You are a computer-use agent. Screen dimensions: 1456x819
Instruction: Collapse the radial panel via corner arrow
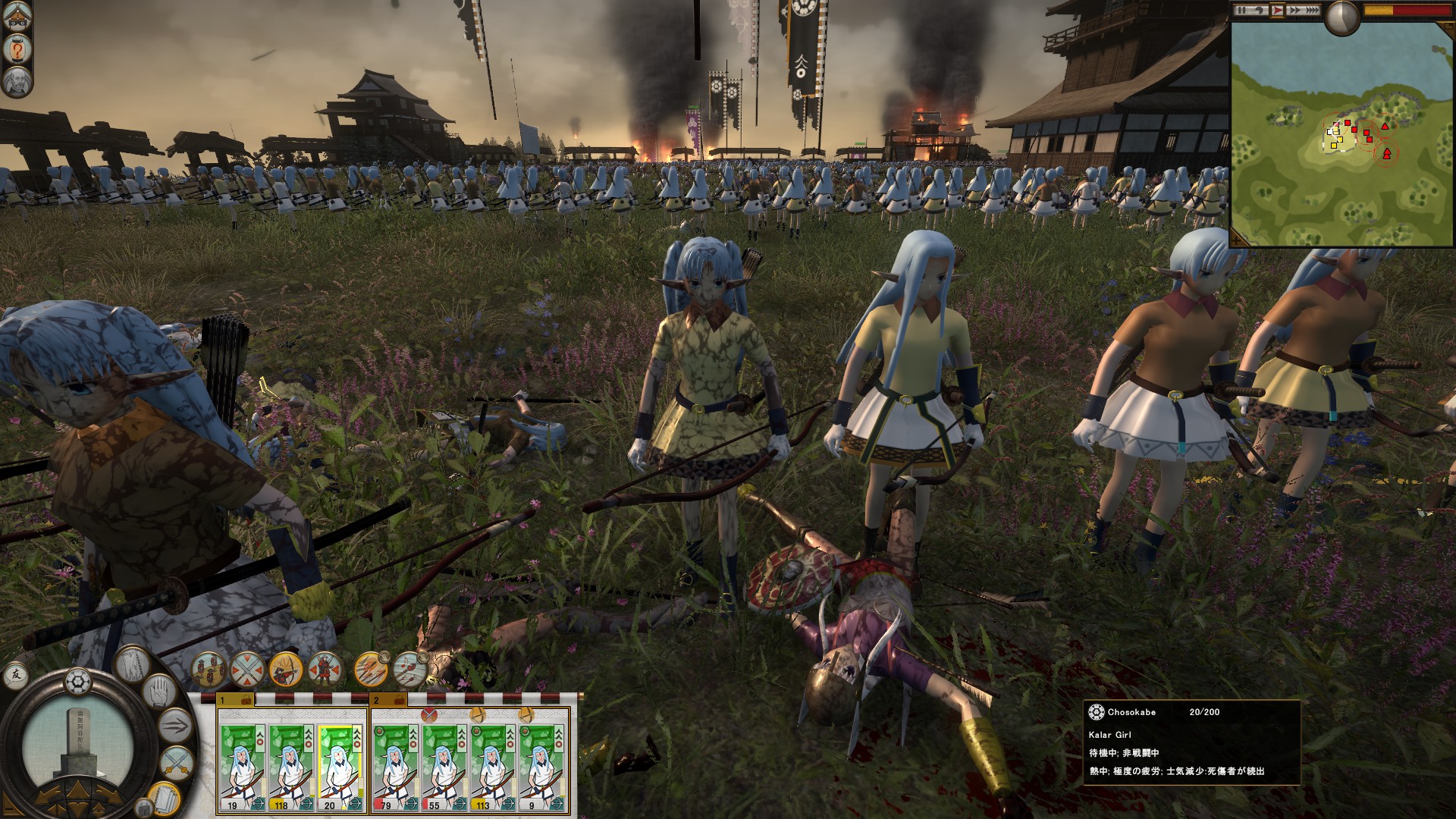[10, 810]
